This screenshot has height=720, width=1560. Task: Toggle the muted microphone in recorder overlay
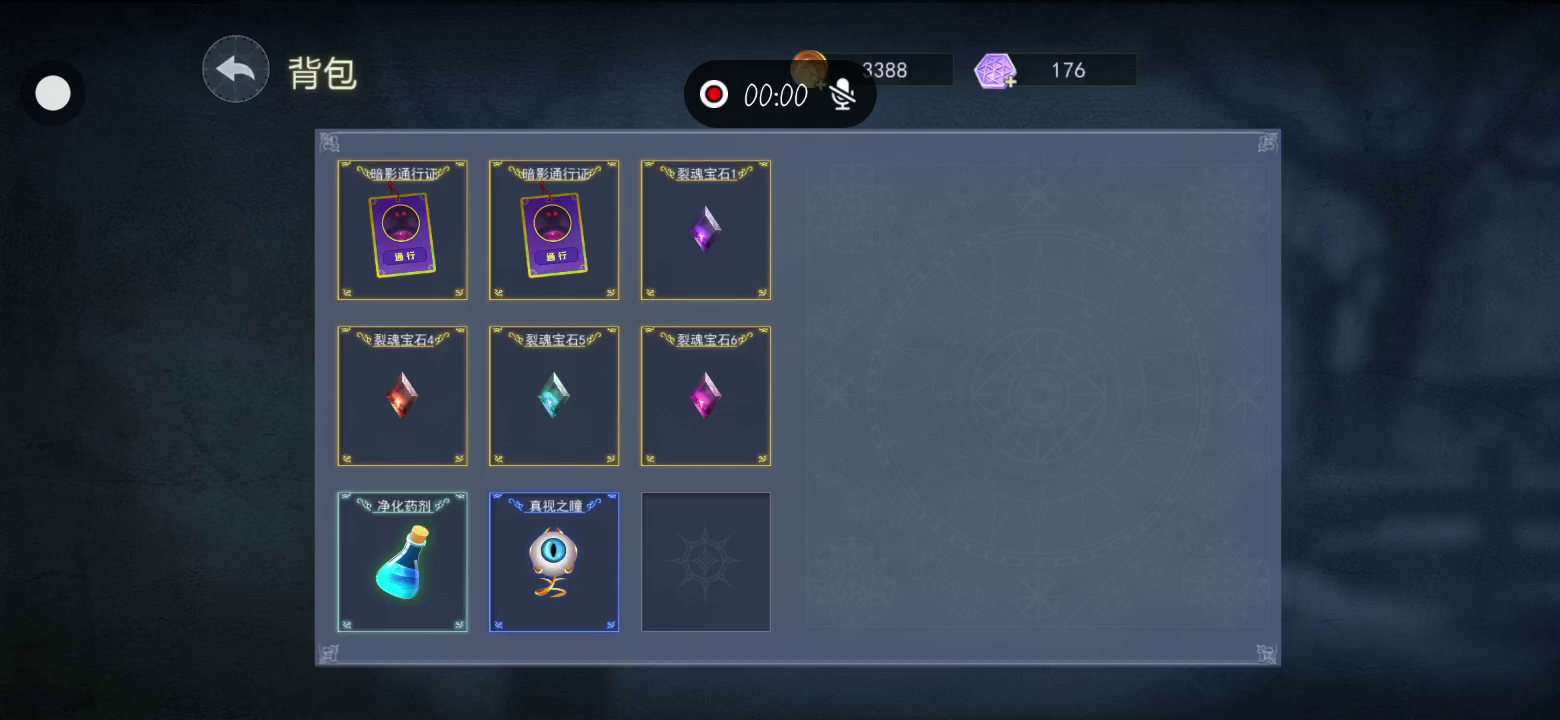pos(843,94)
